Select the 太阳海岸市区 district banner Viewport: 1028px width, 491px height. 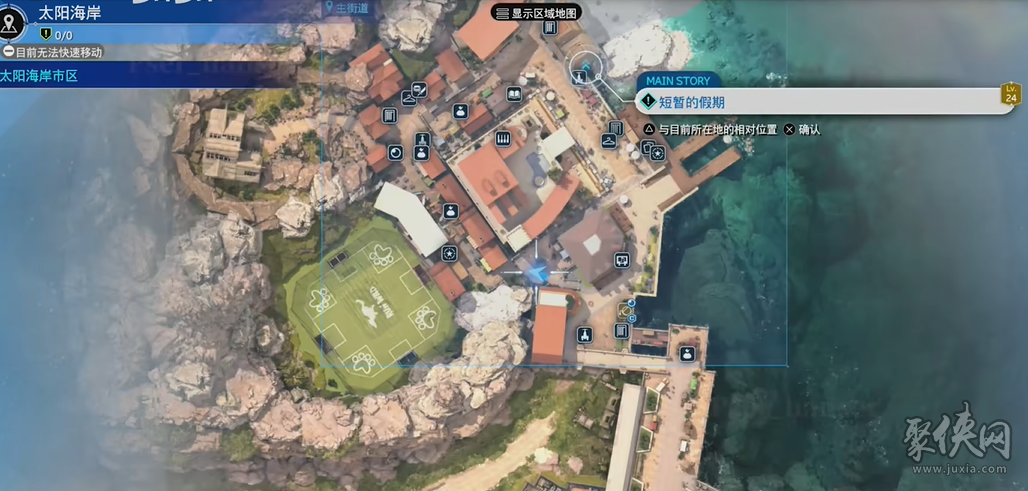pyautogui.click(x=40, y=75)
